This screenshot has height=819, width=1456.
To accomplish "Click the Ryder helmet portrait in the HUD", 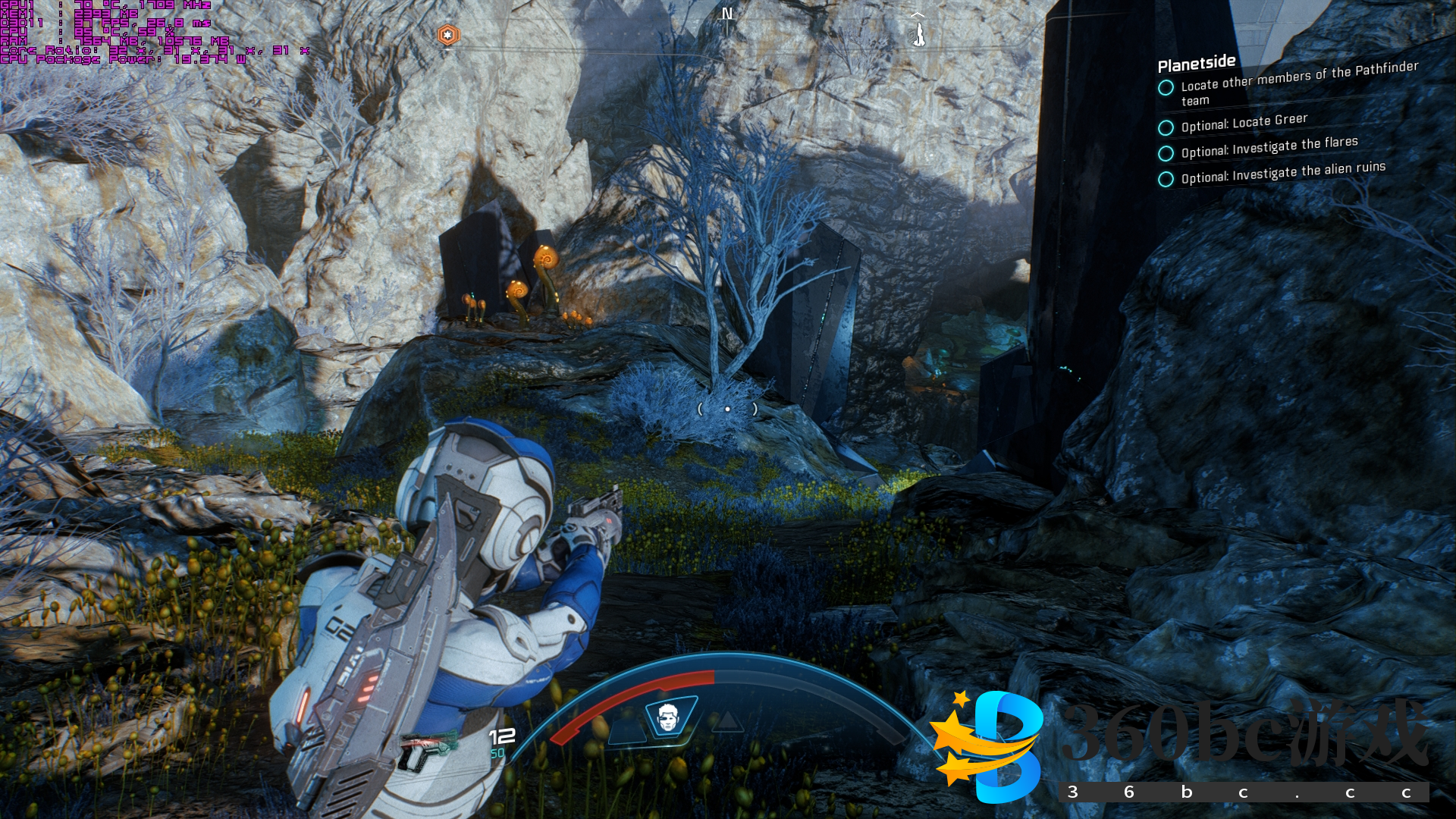I will tap(667, 717).
